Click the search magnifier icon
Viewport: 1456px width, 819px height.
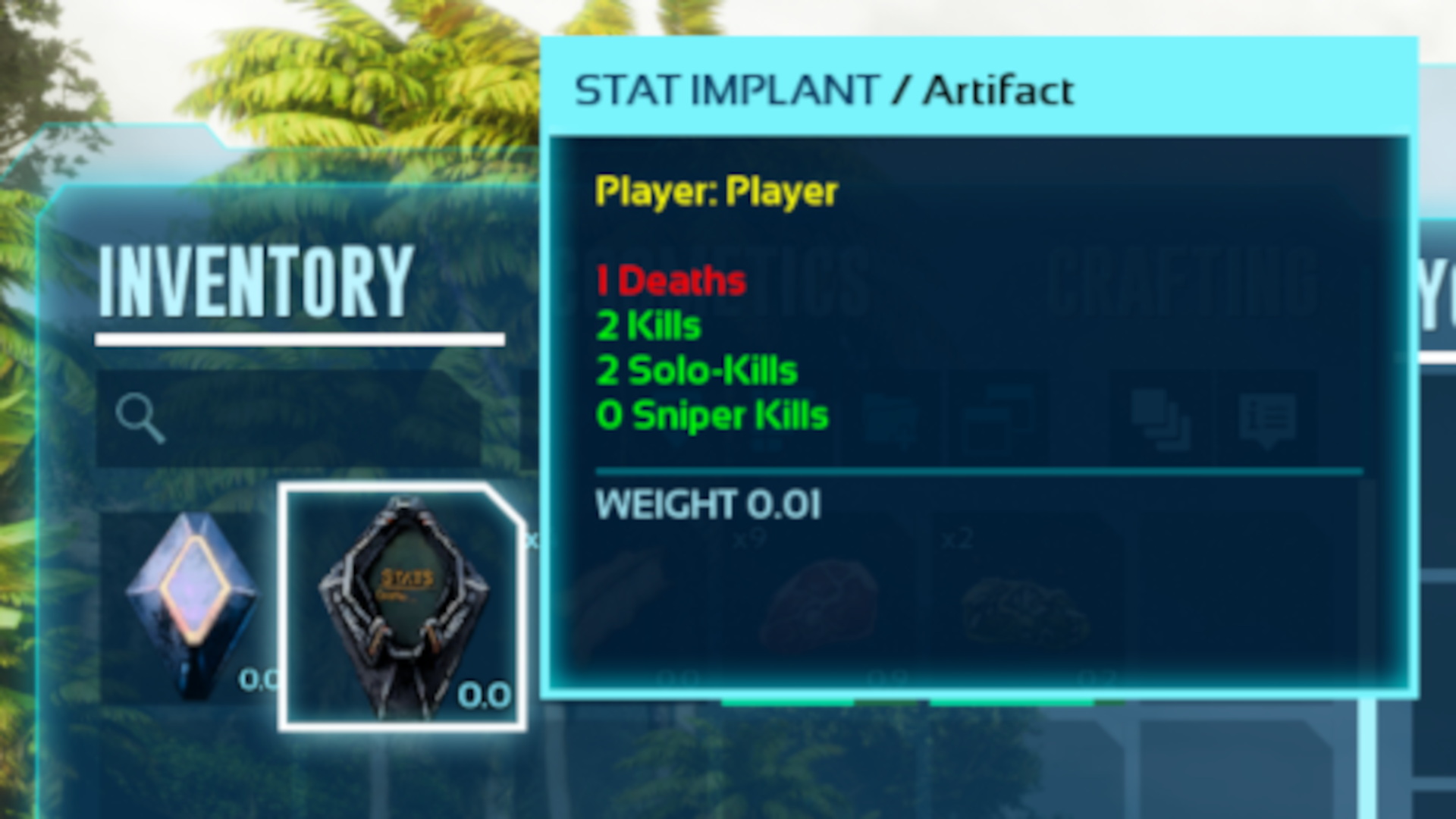point(140,417)
